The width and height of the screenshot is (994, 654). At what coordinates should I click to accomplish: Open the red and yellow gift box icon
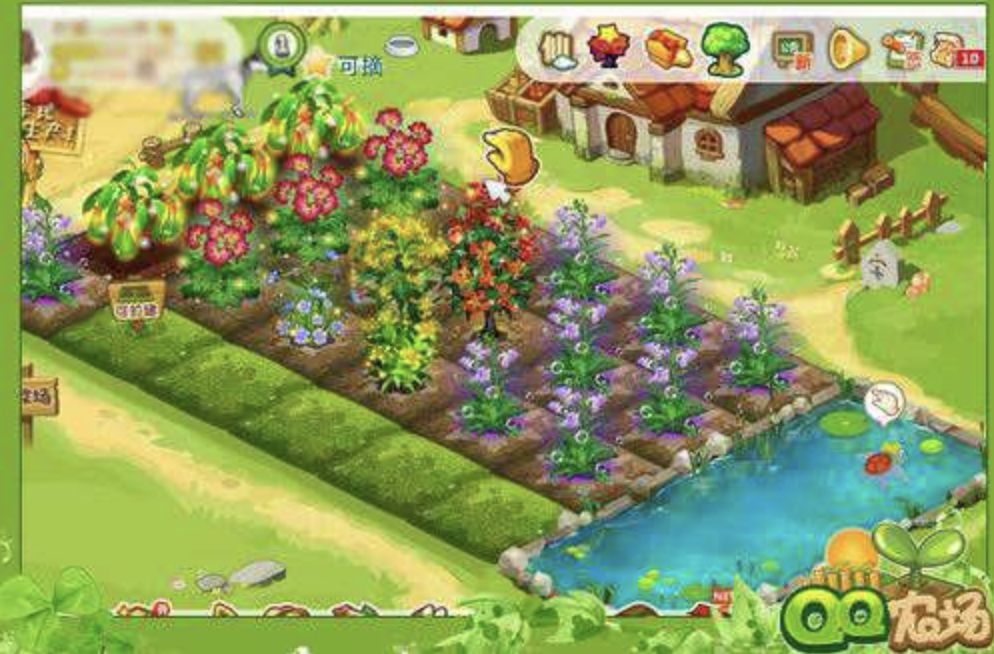pos(667,48)
